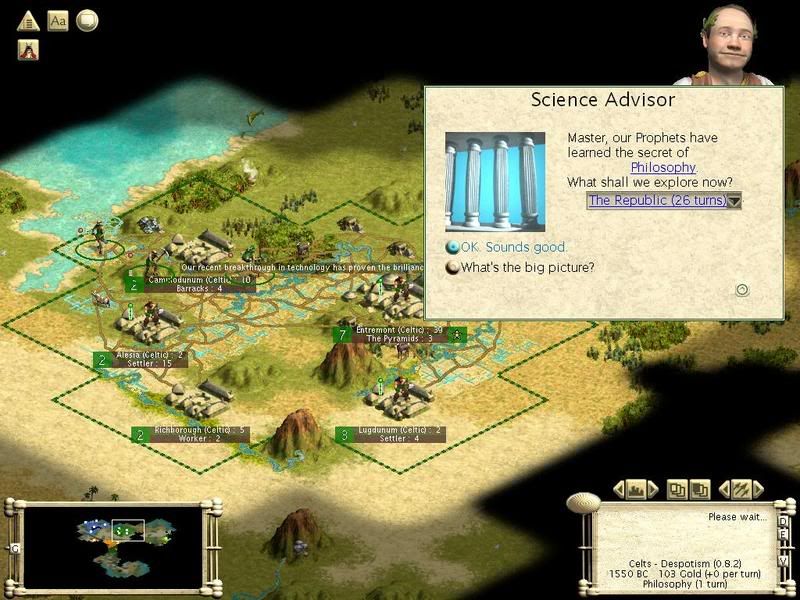This screenshot has width=800, height=600.
Task: Click the round speech bubble icon
Action: click(88, 20)
